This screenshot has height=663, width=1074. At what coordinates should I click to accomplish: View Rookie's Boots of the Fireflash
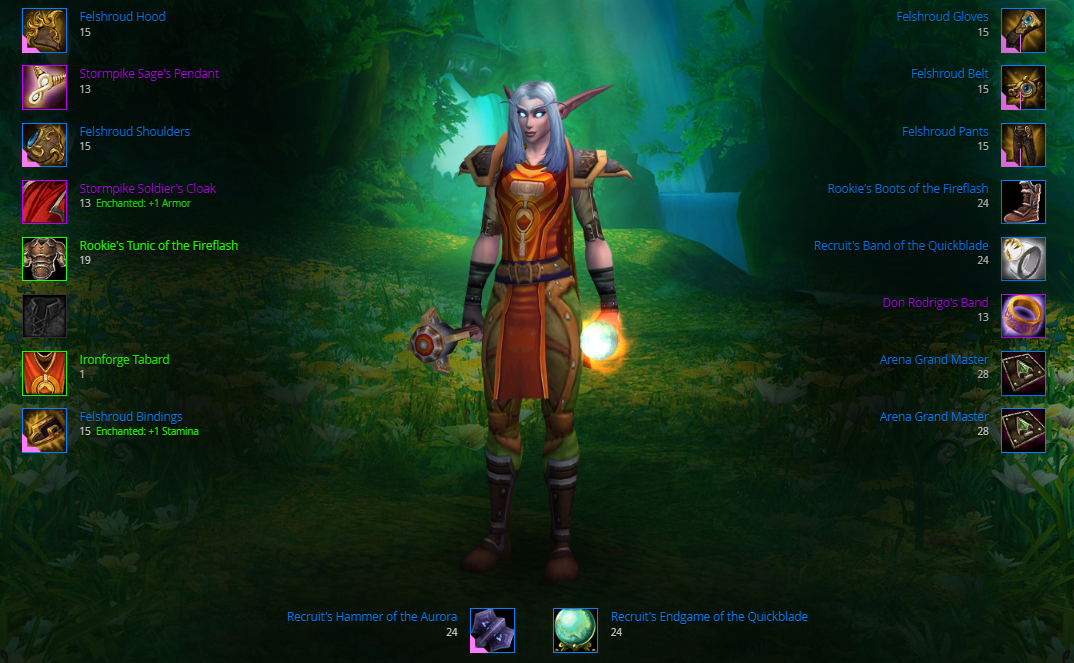point(907,188)
